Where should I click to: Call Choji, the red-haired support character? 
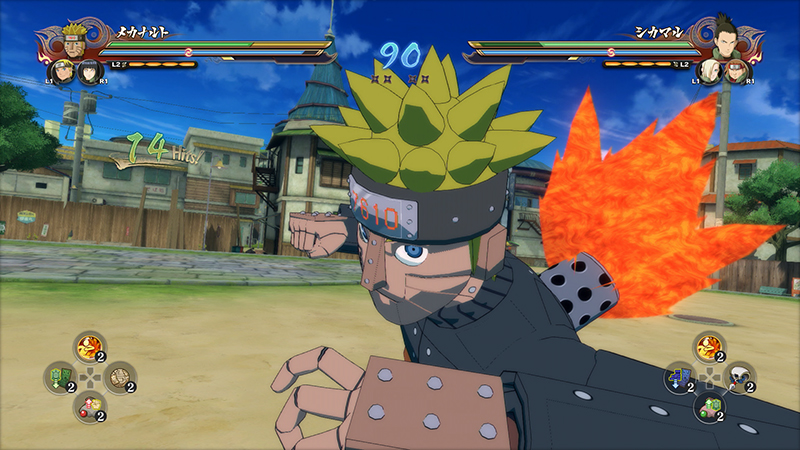click(735, 72)
